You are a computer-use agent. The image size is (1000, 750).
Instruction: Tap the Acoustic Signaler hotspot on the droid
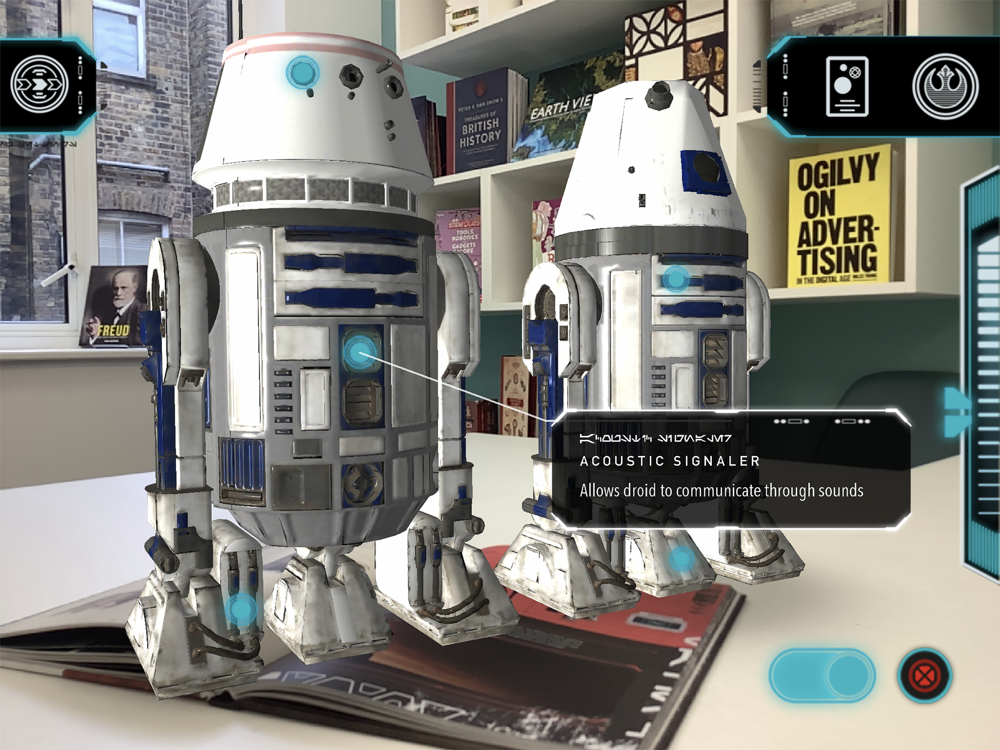[361, 350]
